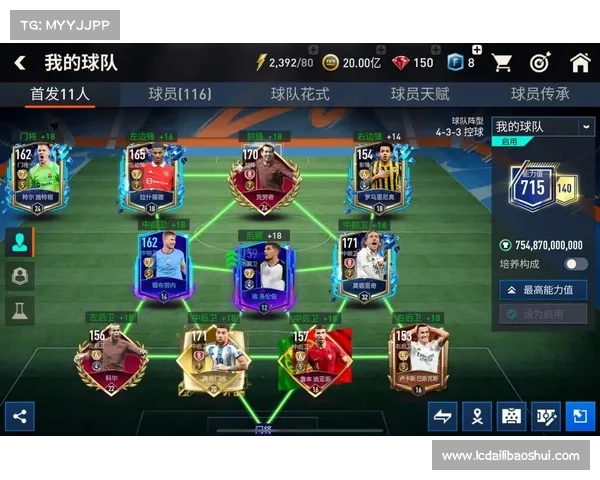The height and width of the screenshot is (480, 600).
Task: Switch to the 首发11人 tab
Action: point(60,94)
